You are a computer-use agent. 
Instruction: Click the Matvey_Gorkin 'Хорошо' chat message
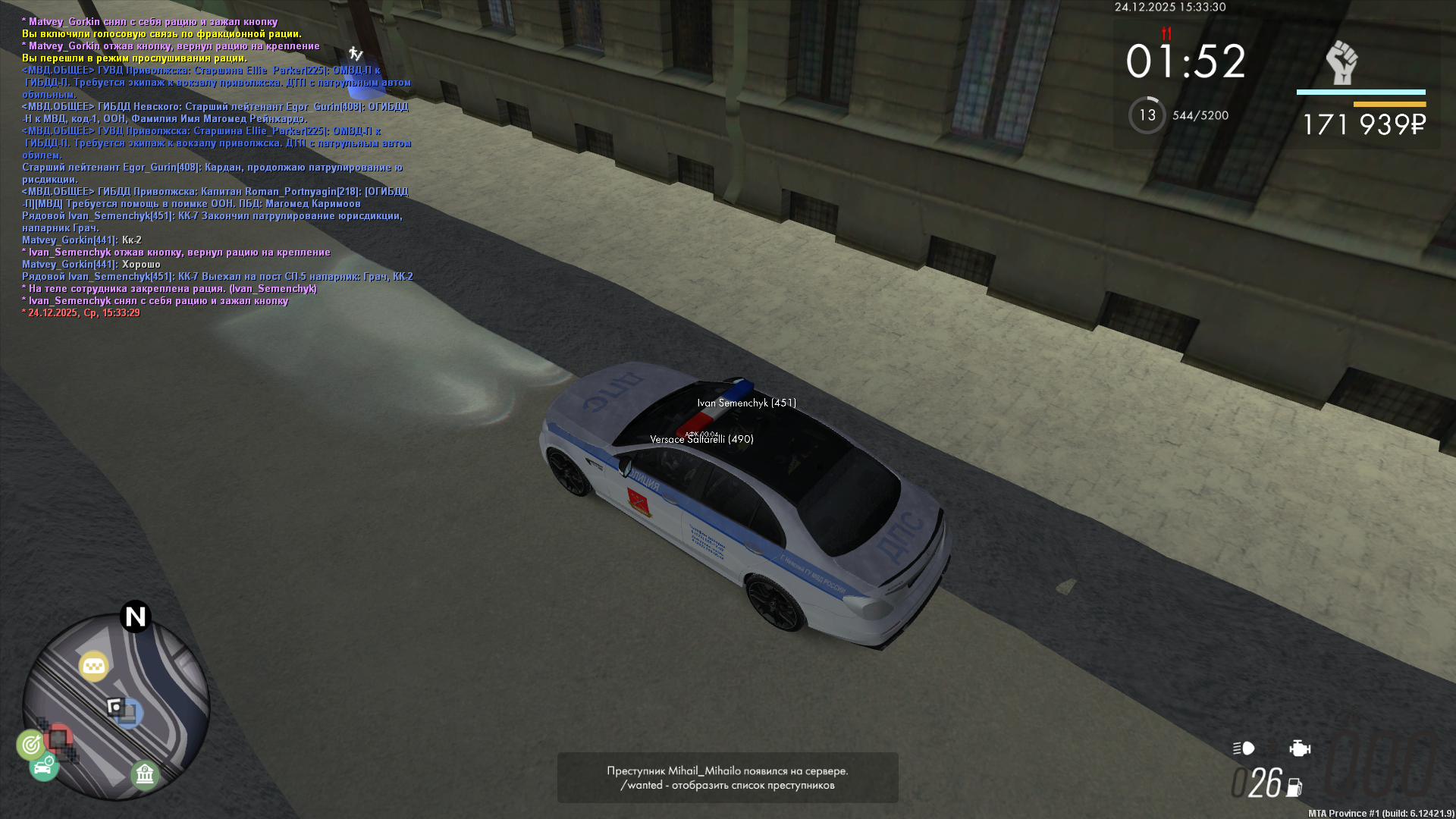pyautogui.click(x=91, y=265)
